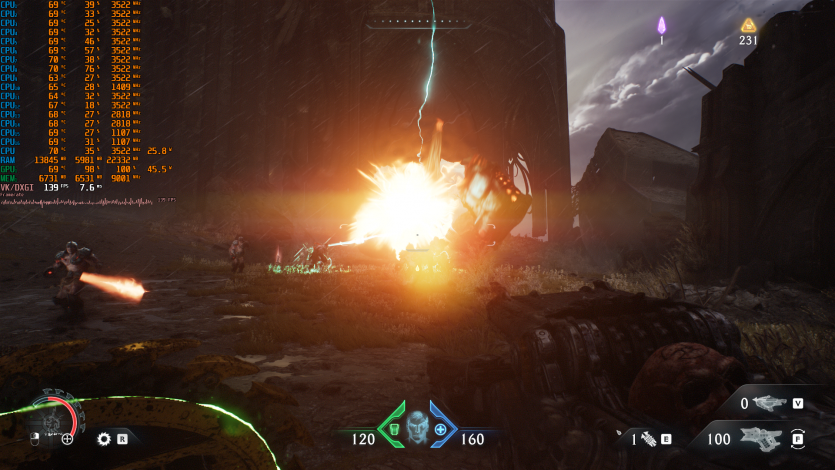Click the green armor chevron icon

pos(392,427)
